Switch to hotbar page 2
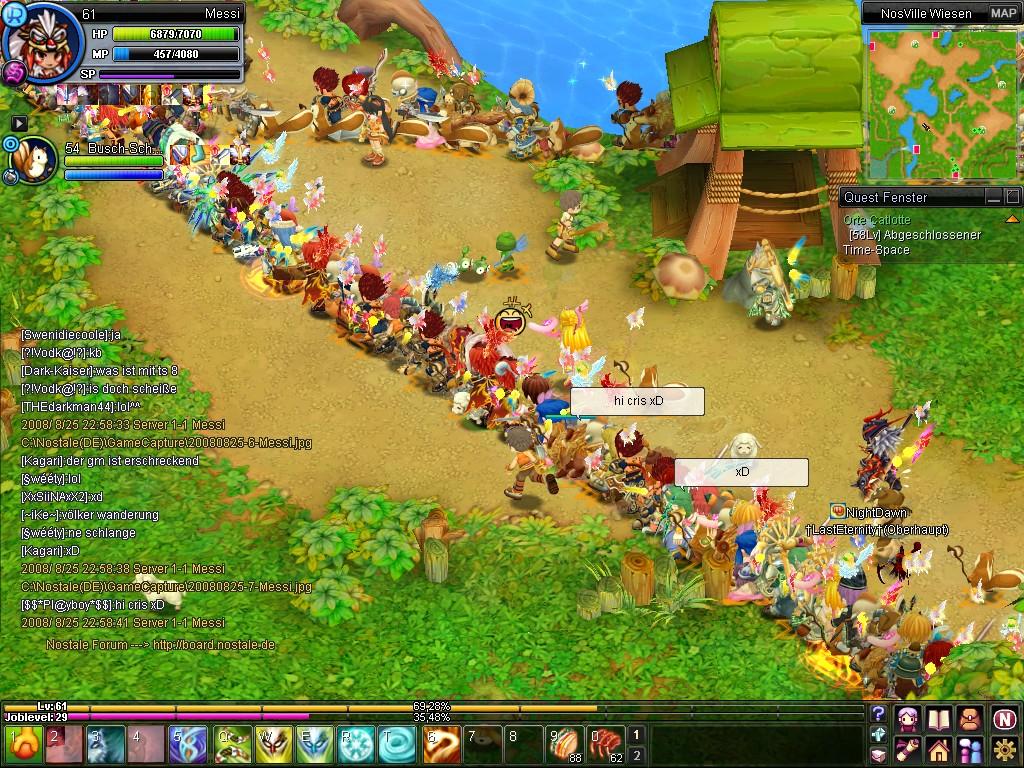 pos(636,755)
